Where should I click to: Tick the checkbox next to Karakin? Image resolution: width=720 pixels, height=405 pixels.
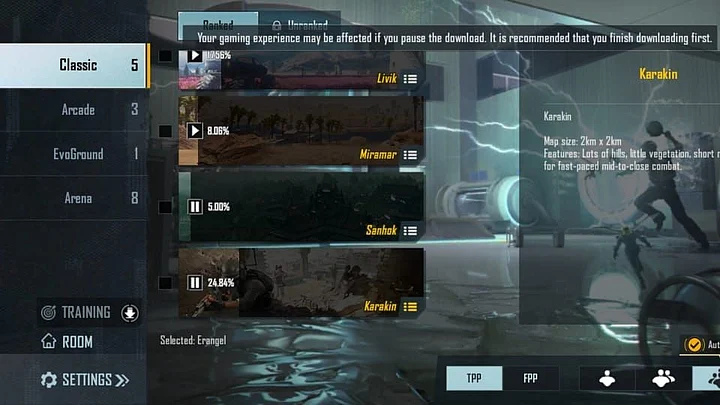(165, 283)
